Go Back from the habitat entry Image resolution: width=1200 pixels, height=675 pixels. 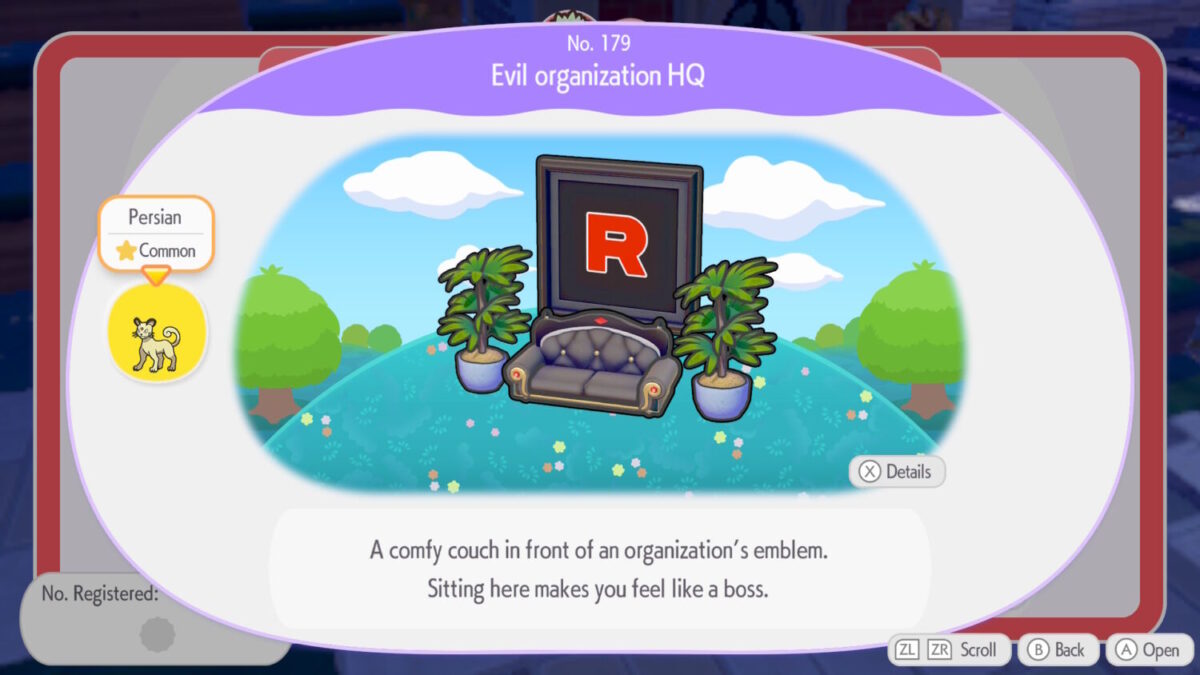[1058, 650]
